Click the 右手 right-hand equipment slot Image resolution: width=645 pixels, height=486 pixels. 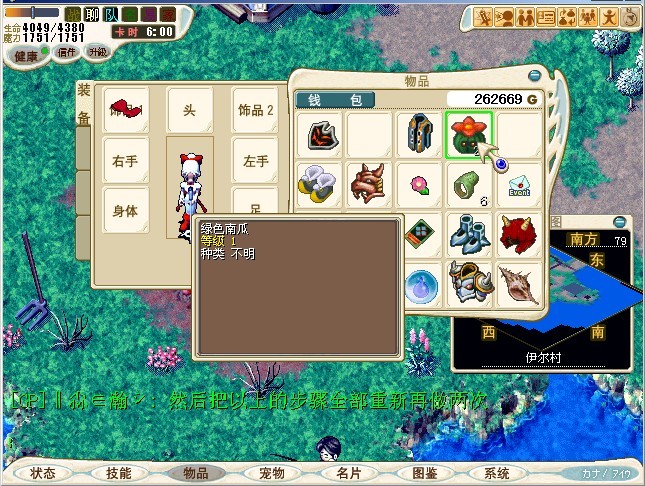(x=125, y=160)
